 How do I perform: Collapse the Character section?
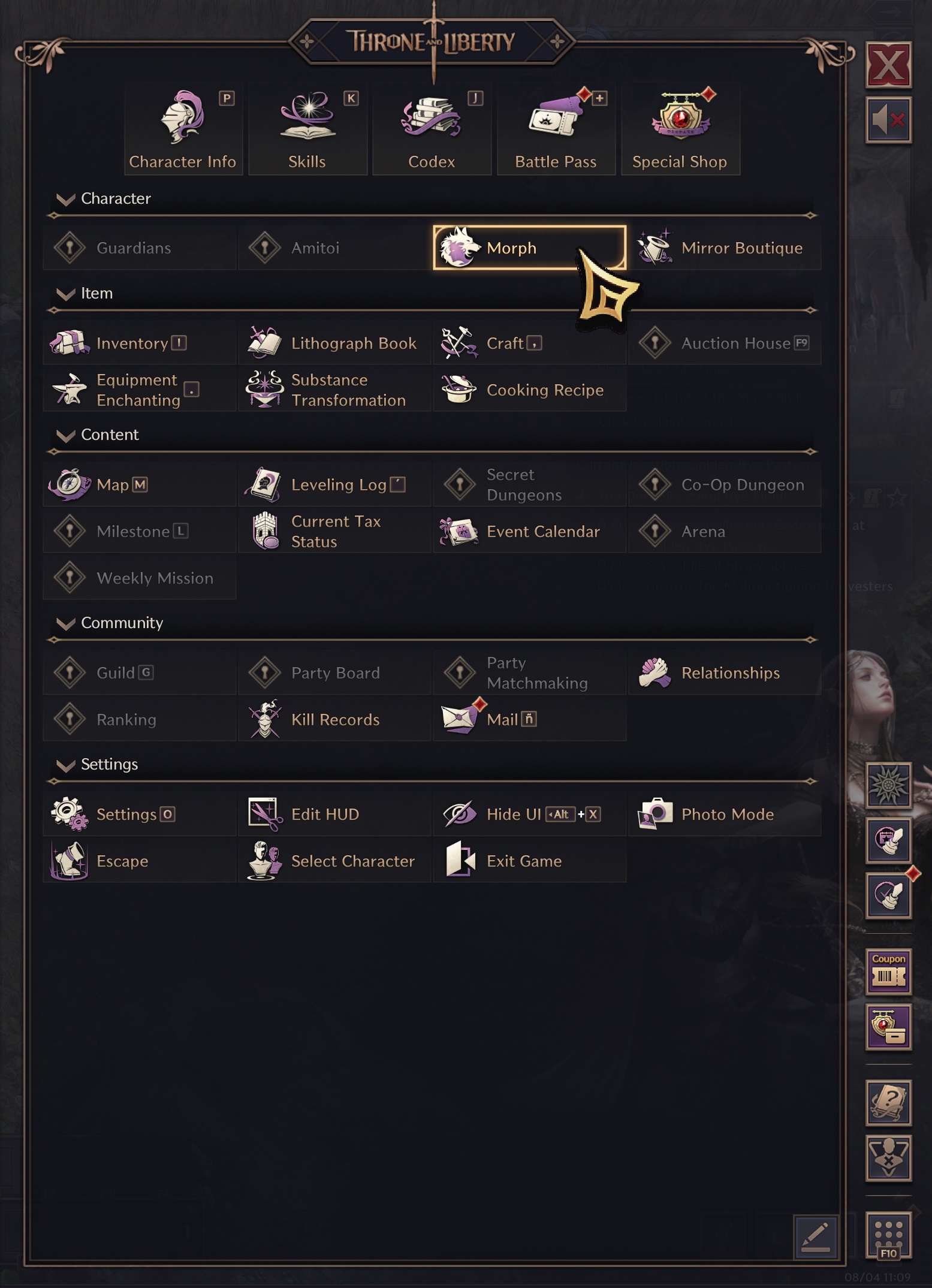click(66, 199)
